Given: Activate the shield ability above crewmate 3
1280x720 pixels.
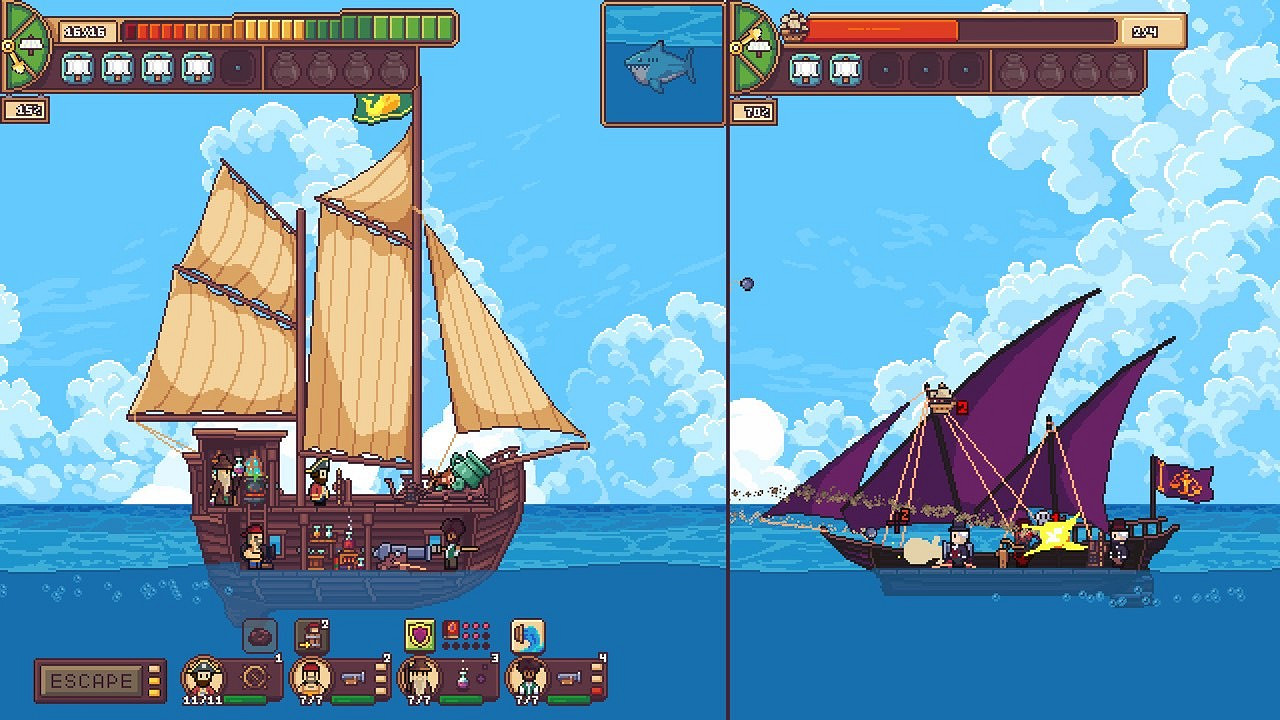Looking at the screenshot, I should [x=419, y=634].
